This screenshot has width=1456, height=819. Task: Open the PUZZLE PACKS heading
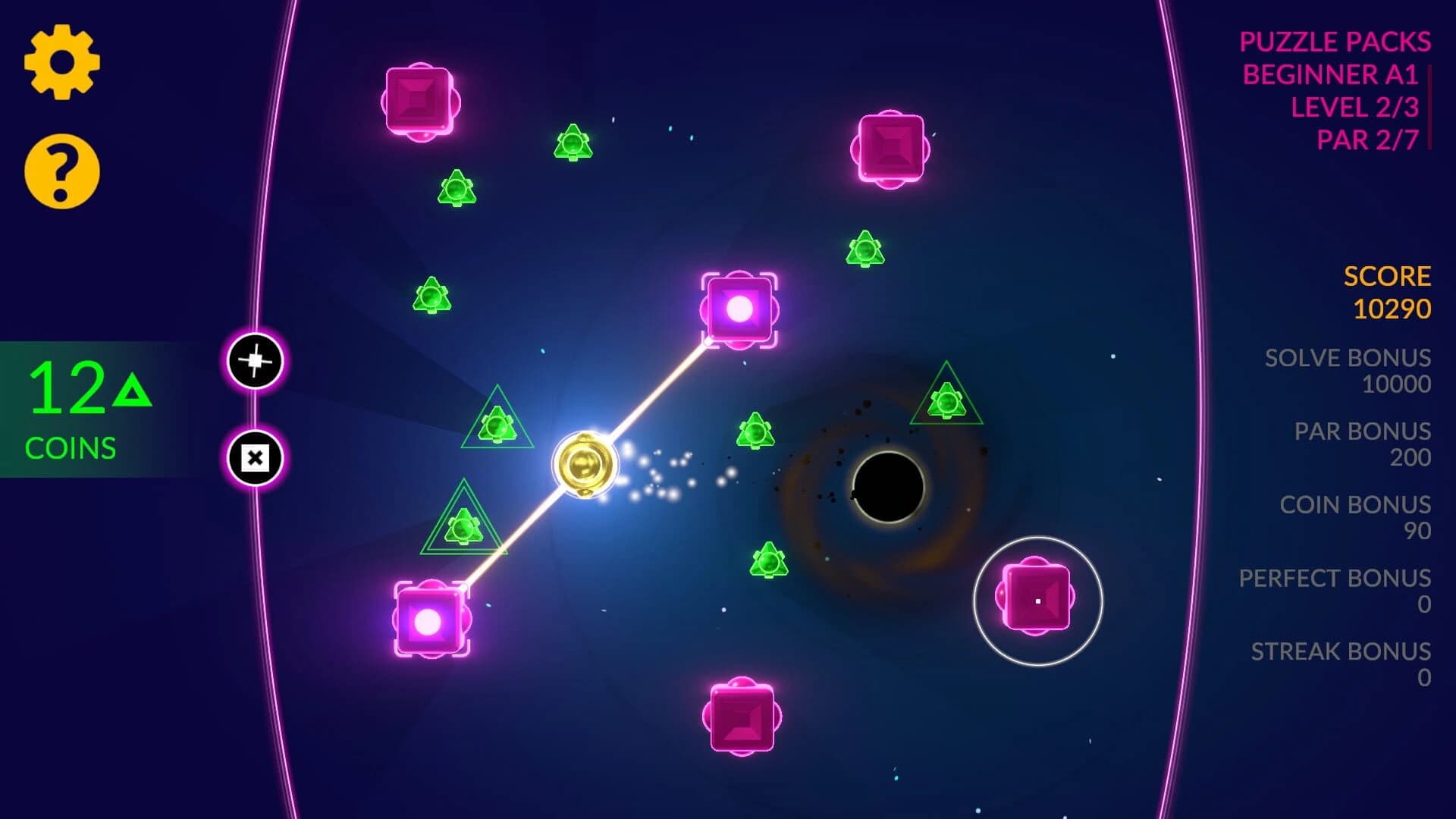1335,42
